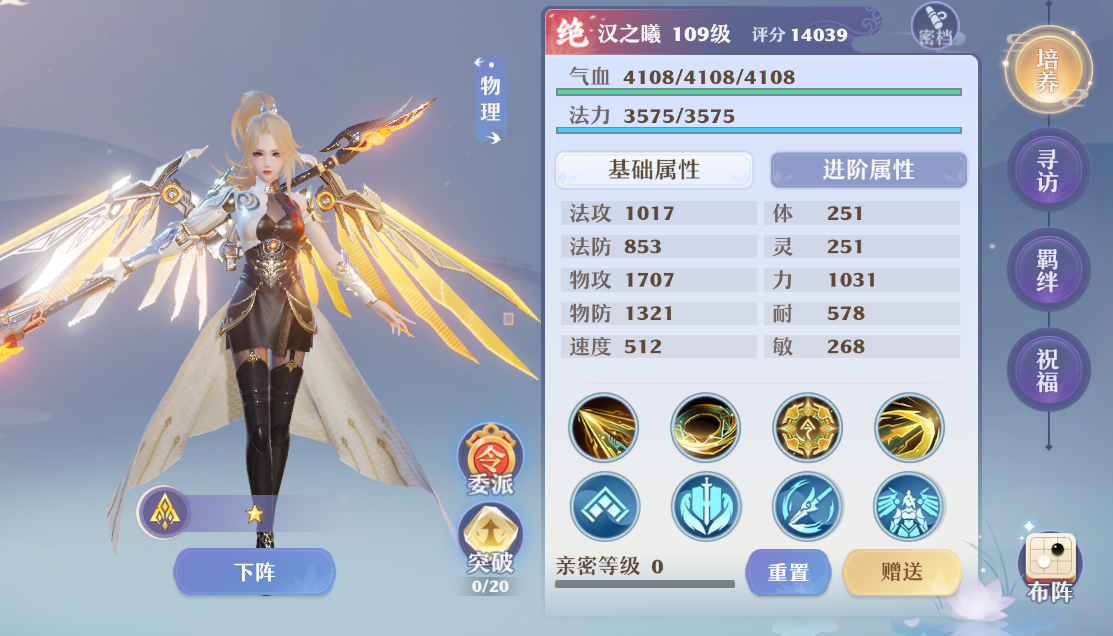Open the 布阵 formation board
The image size is (1113, 636).
pyautogui.click(x=1049, y=566)
